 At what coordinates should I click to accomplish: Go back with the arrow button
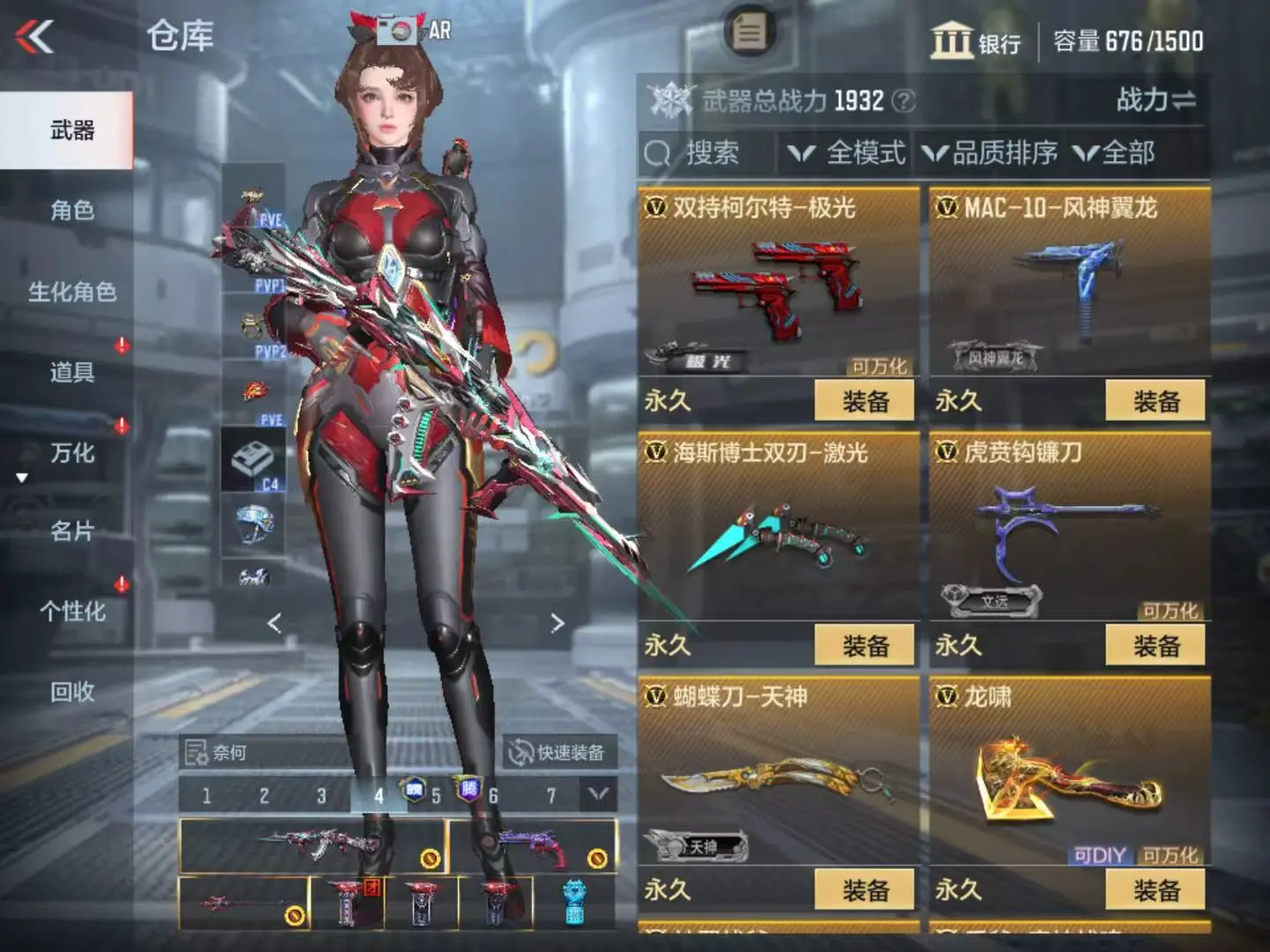[x=35, y=37]
